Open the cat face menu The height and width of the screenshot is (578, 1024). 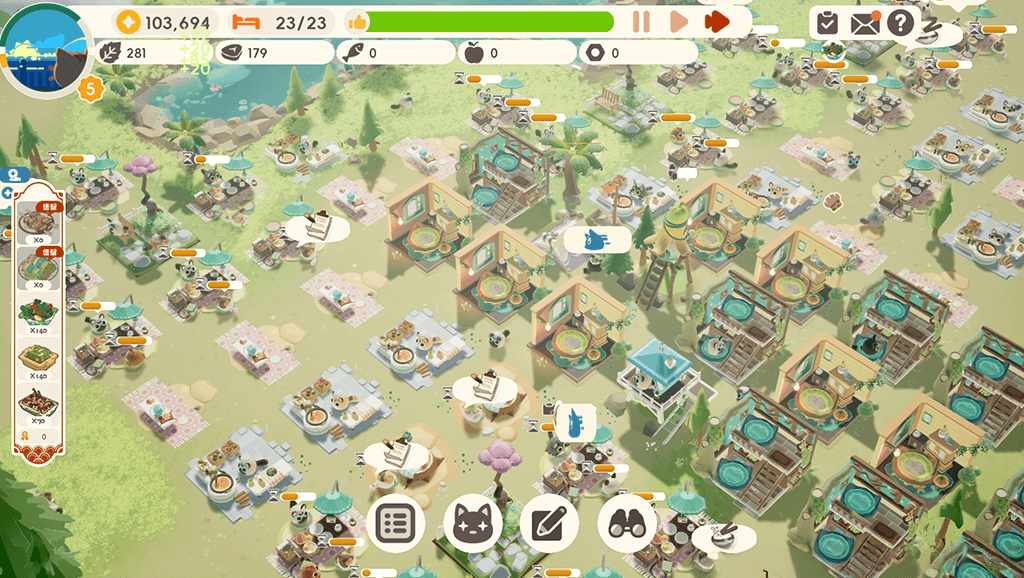coord(472,523)
